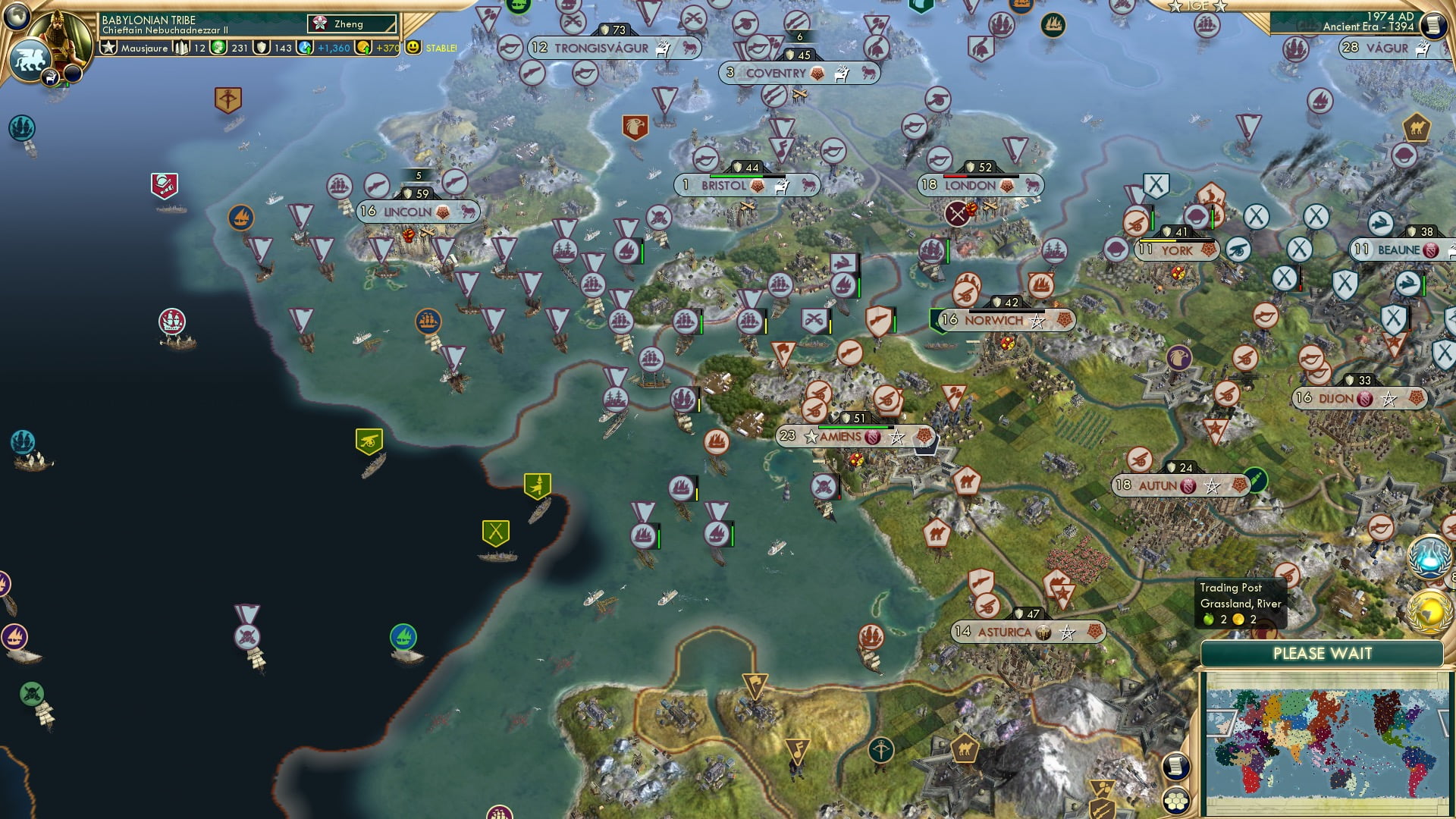
Task: Select a purple trireme unit flag west of Lincoln
Action: pos(301,215)
